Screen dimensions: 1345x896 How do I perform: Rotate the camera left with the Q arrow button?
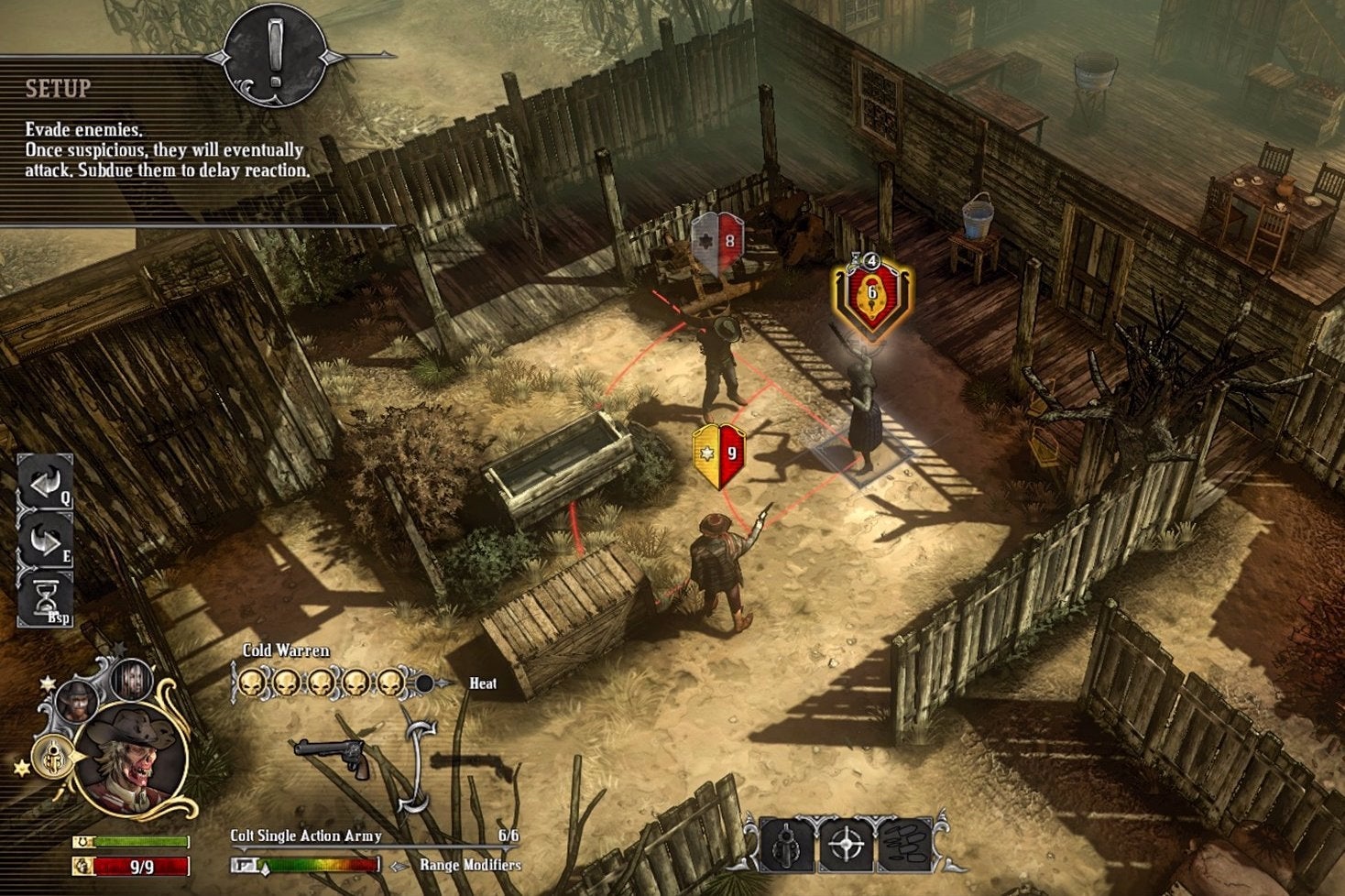point(46,484)
